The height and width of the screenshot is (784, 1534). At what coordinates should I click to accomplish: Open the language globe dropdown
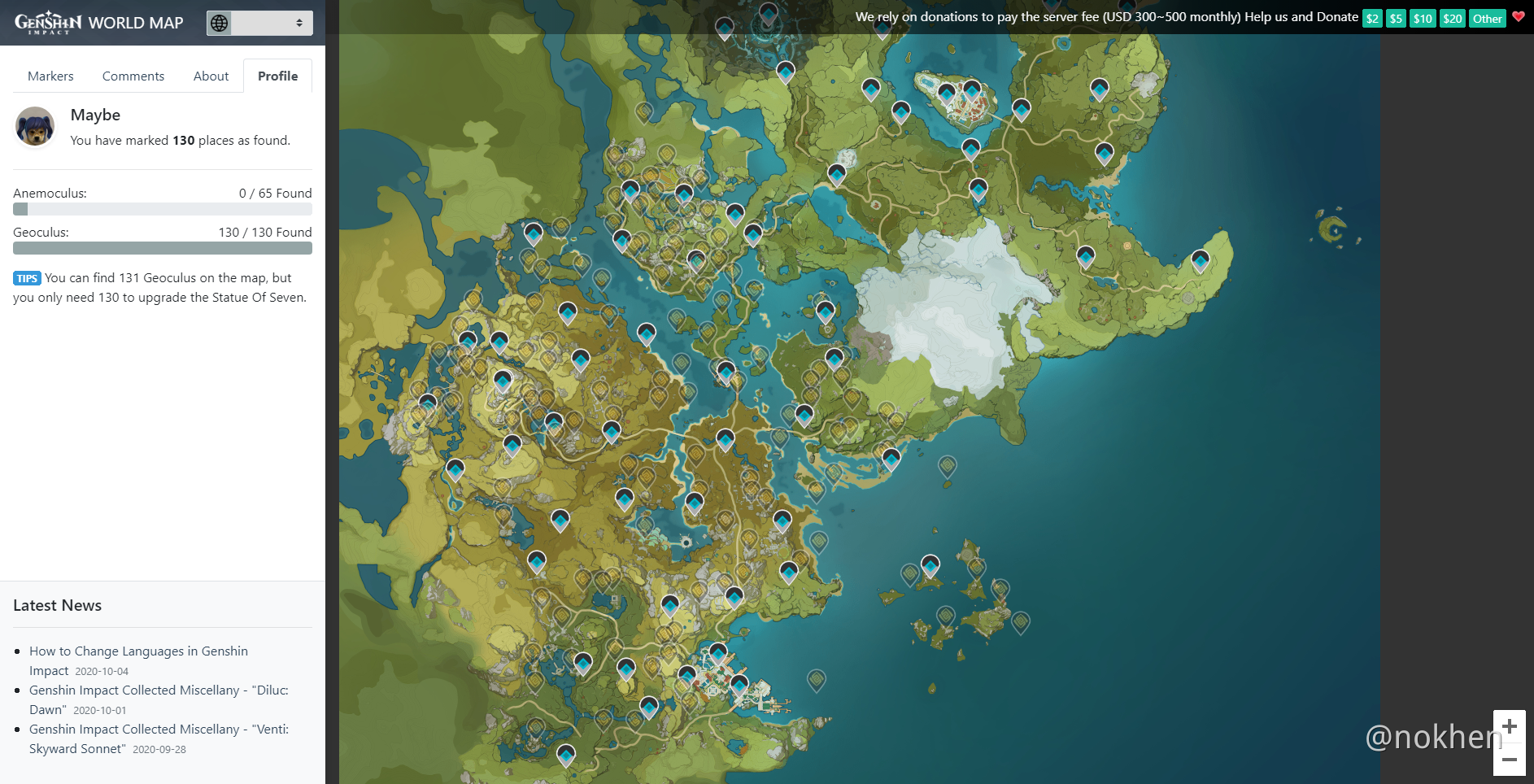click(259, 23)
